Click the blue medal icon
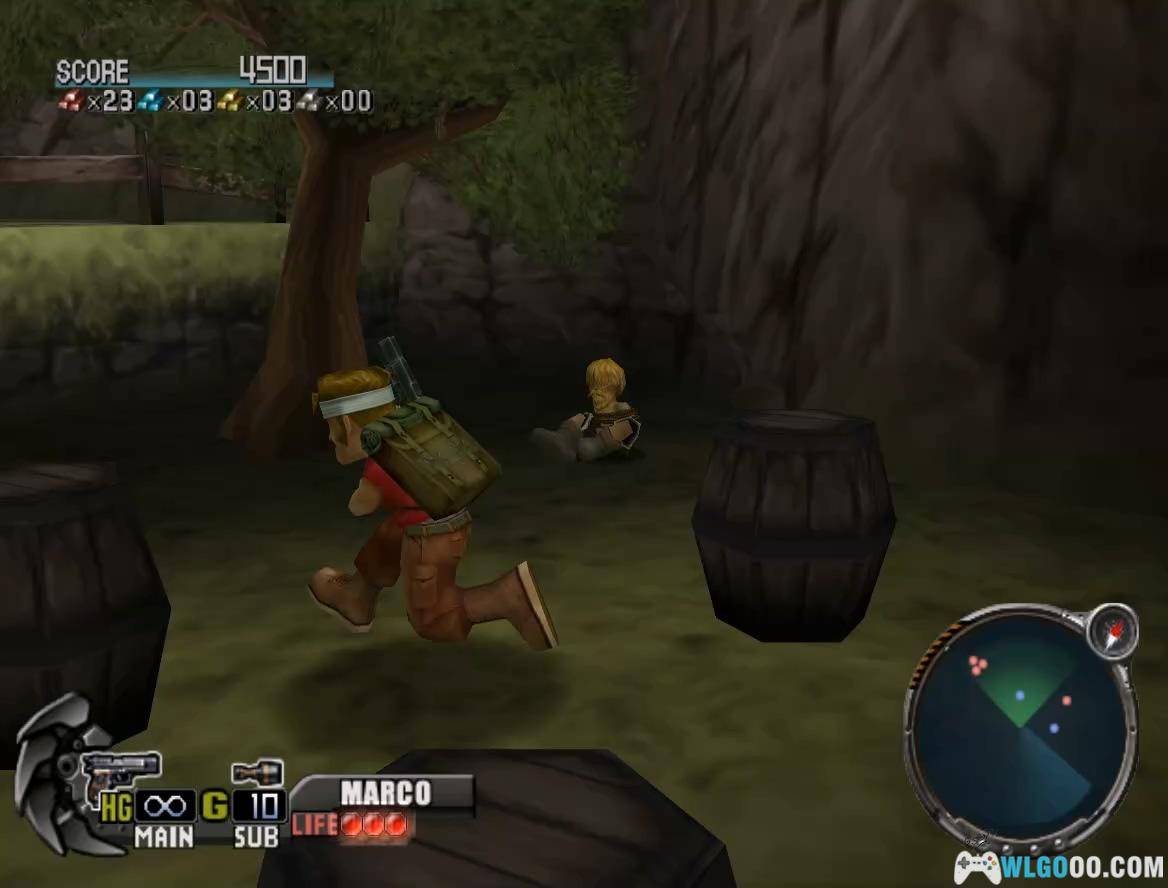Viewport: 1168px width, 888px height. (x=150, y=100)
